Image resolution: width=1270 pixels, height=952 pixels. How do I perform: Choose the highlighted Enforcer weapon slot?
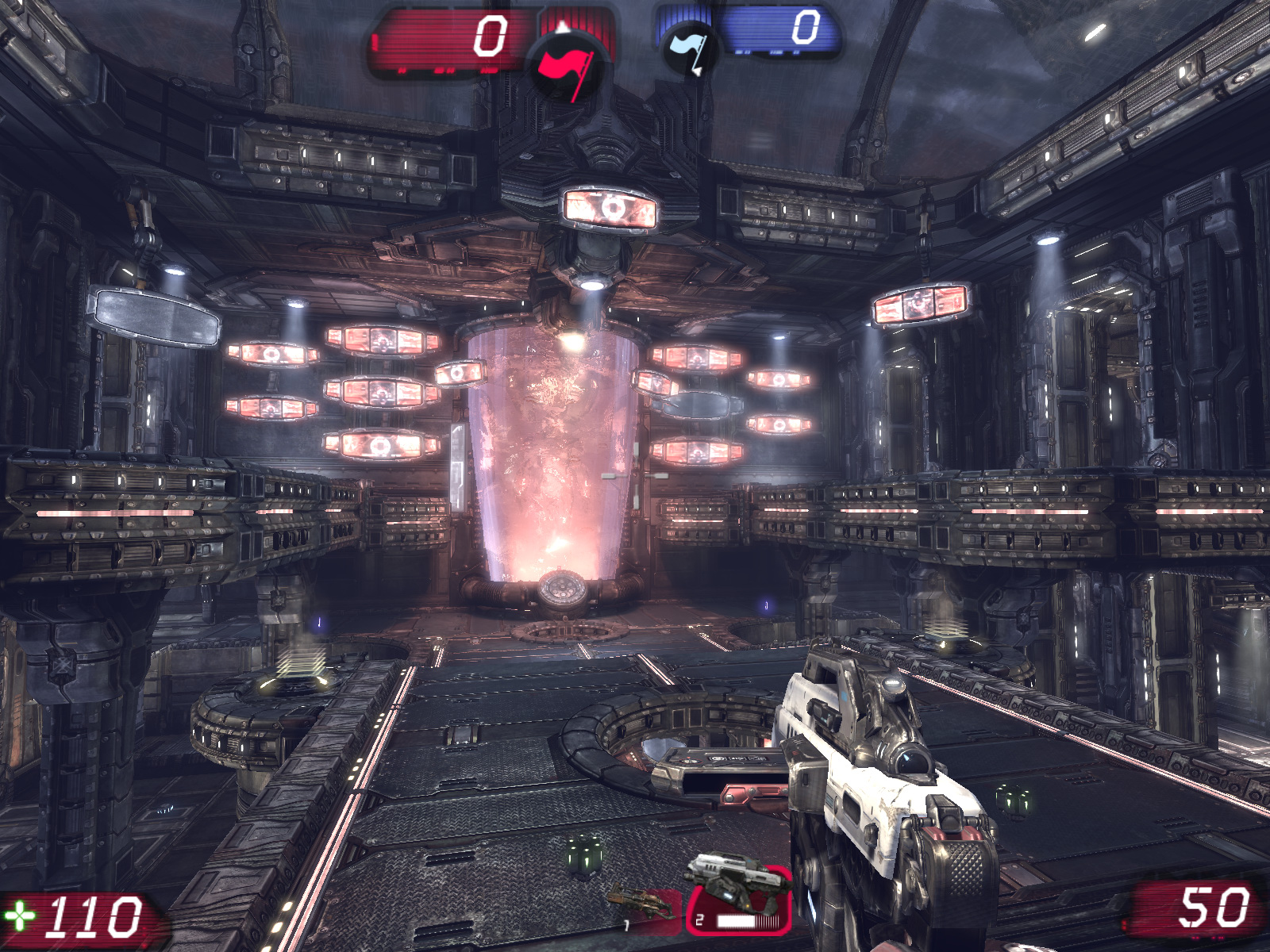pos(738,900)
